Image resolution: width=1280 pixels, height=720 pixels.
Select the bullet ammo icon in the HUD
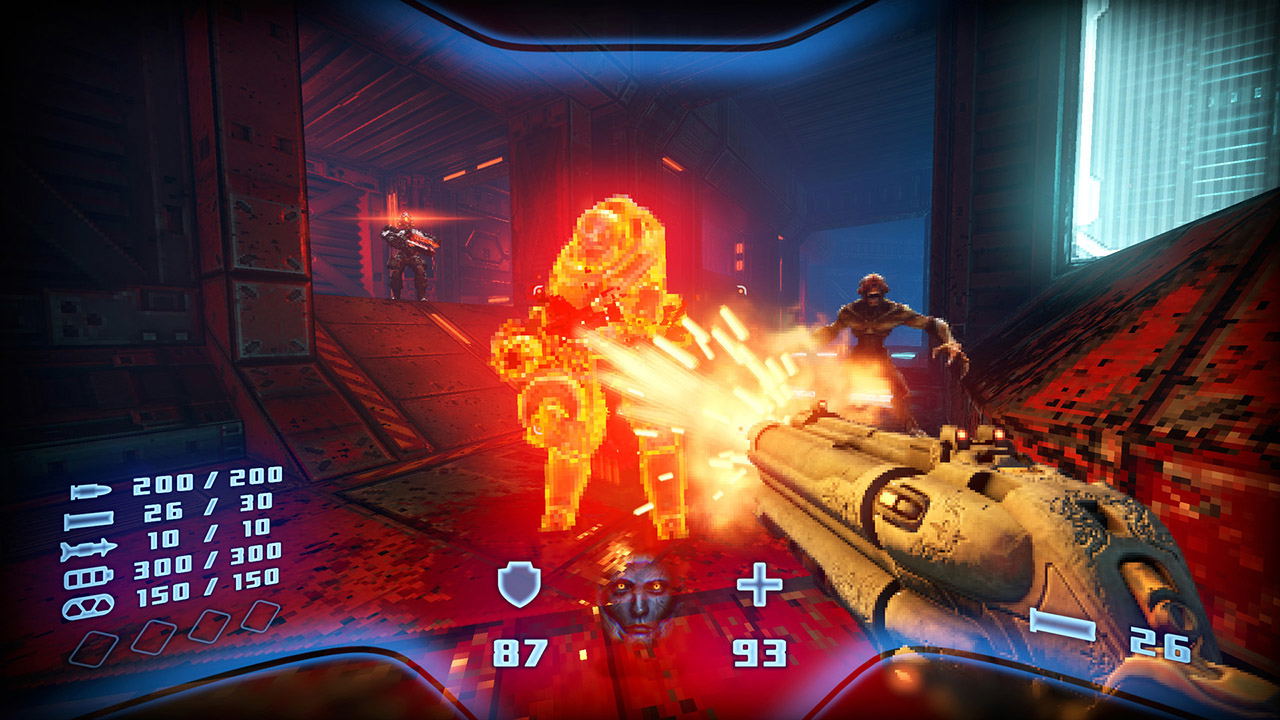click(x=90, y=488)
